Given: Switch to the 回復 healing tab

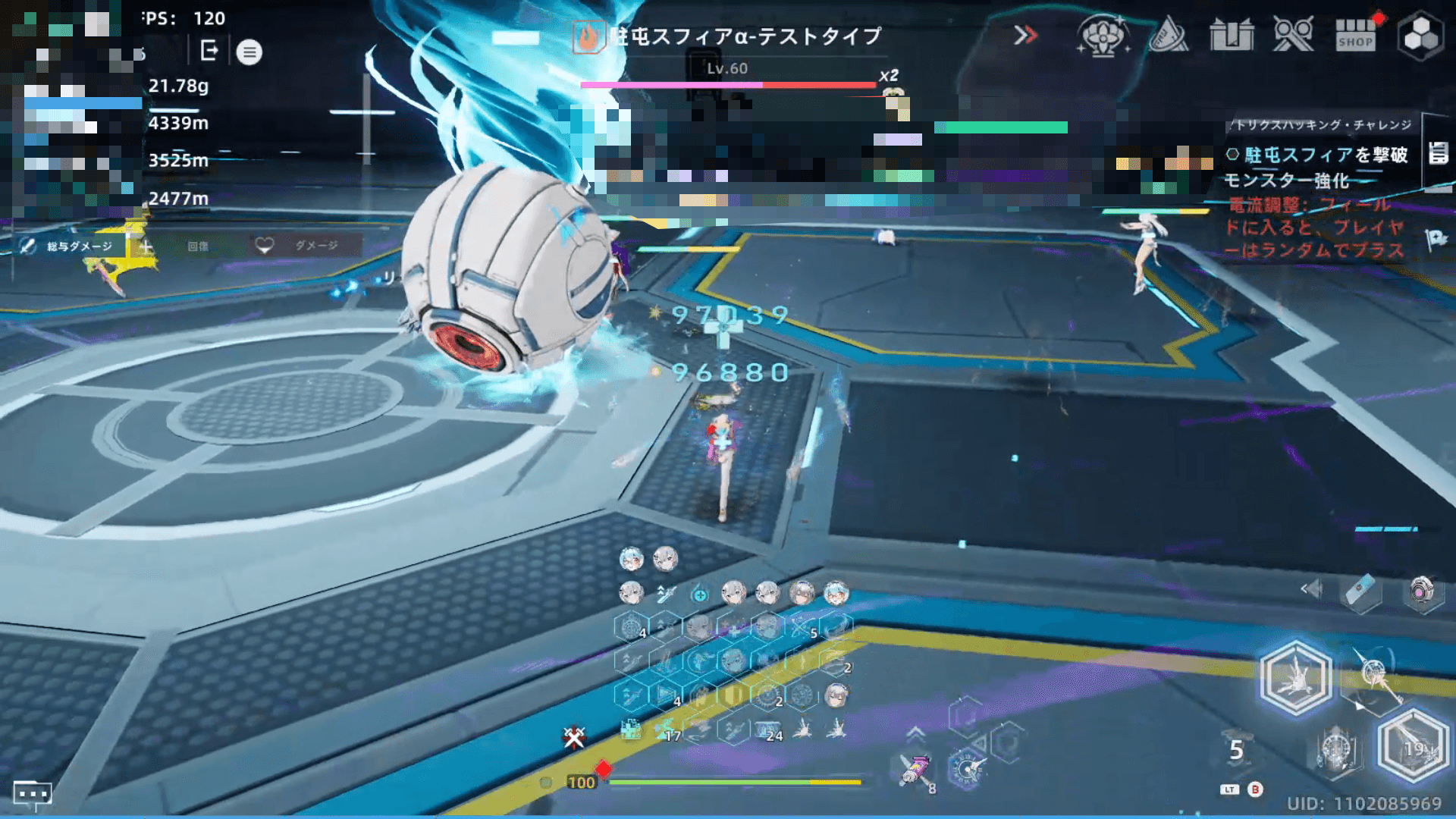Looking at the screenshot, I should coord(190,246).
